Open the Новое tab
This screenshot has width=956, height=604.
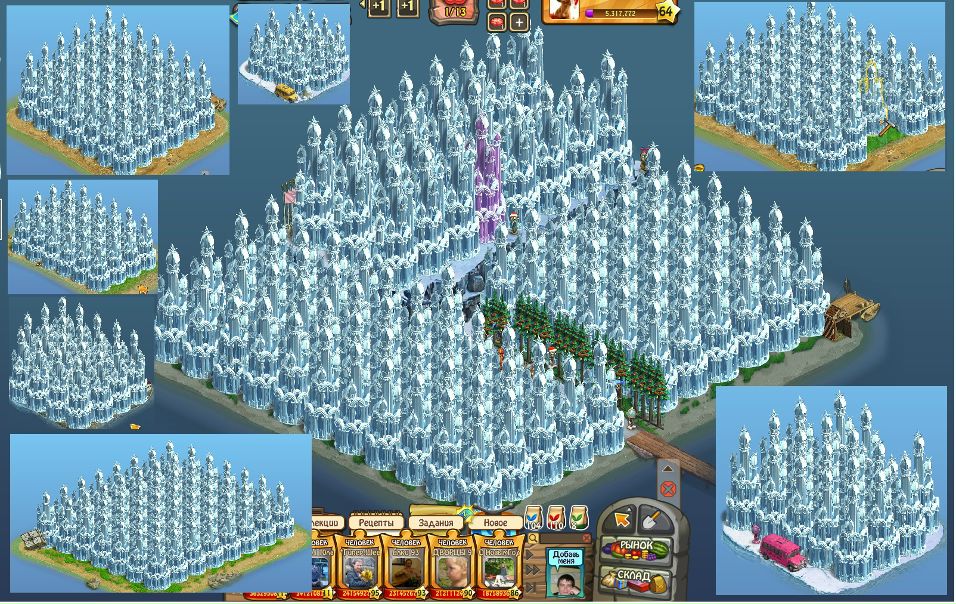(495, 523)
